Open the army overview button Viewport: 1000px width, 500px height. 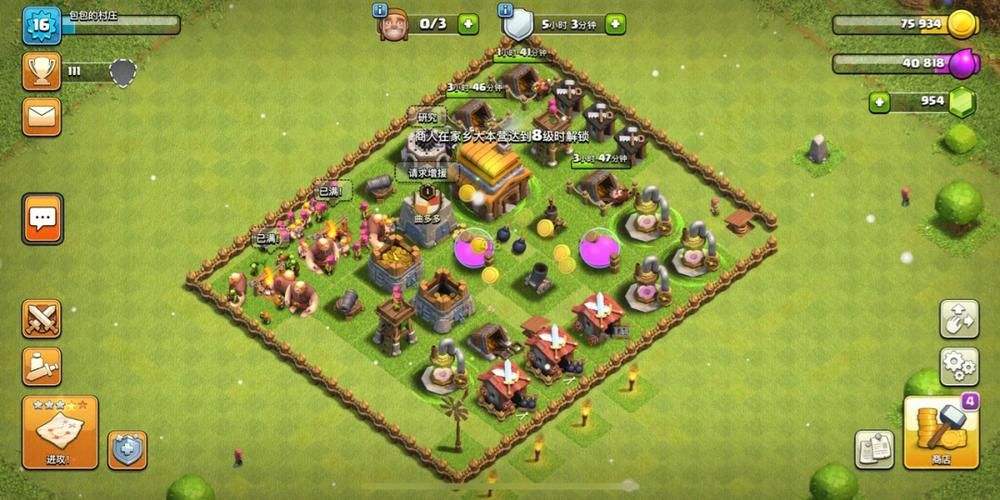pos(42,367)
